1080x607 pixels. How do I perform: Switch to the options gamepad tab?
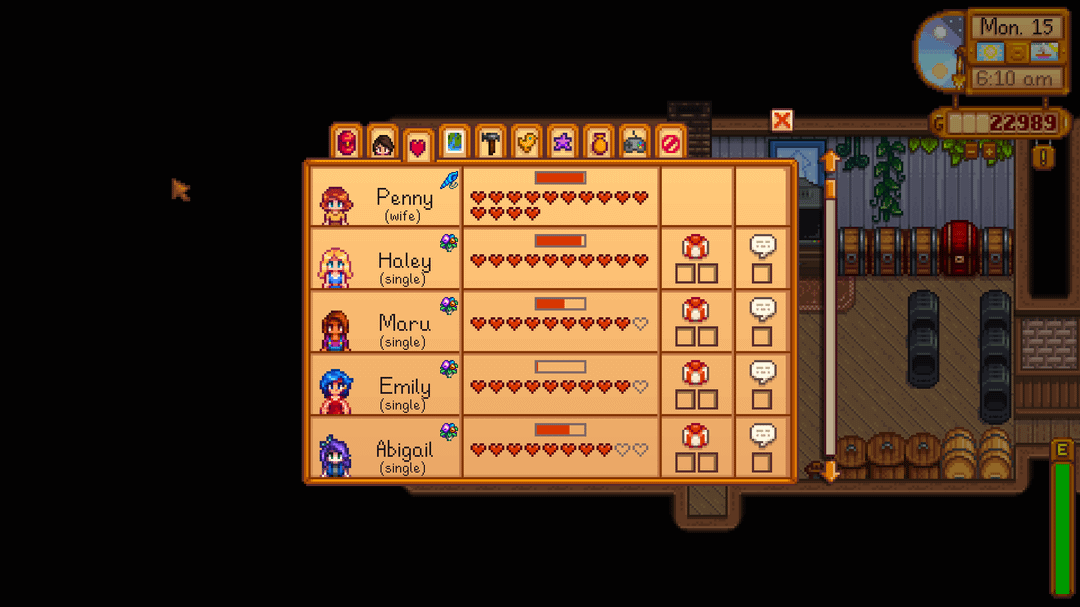[635, 143]
